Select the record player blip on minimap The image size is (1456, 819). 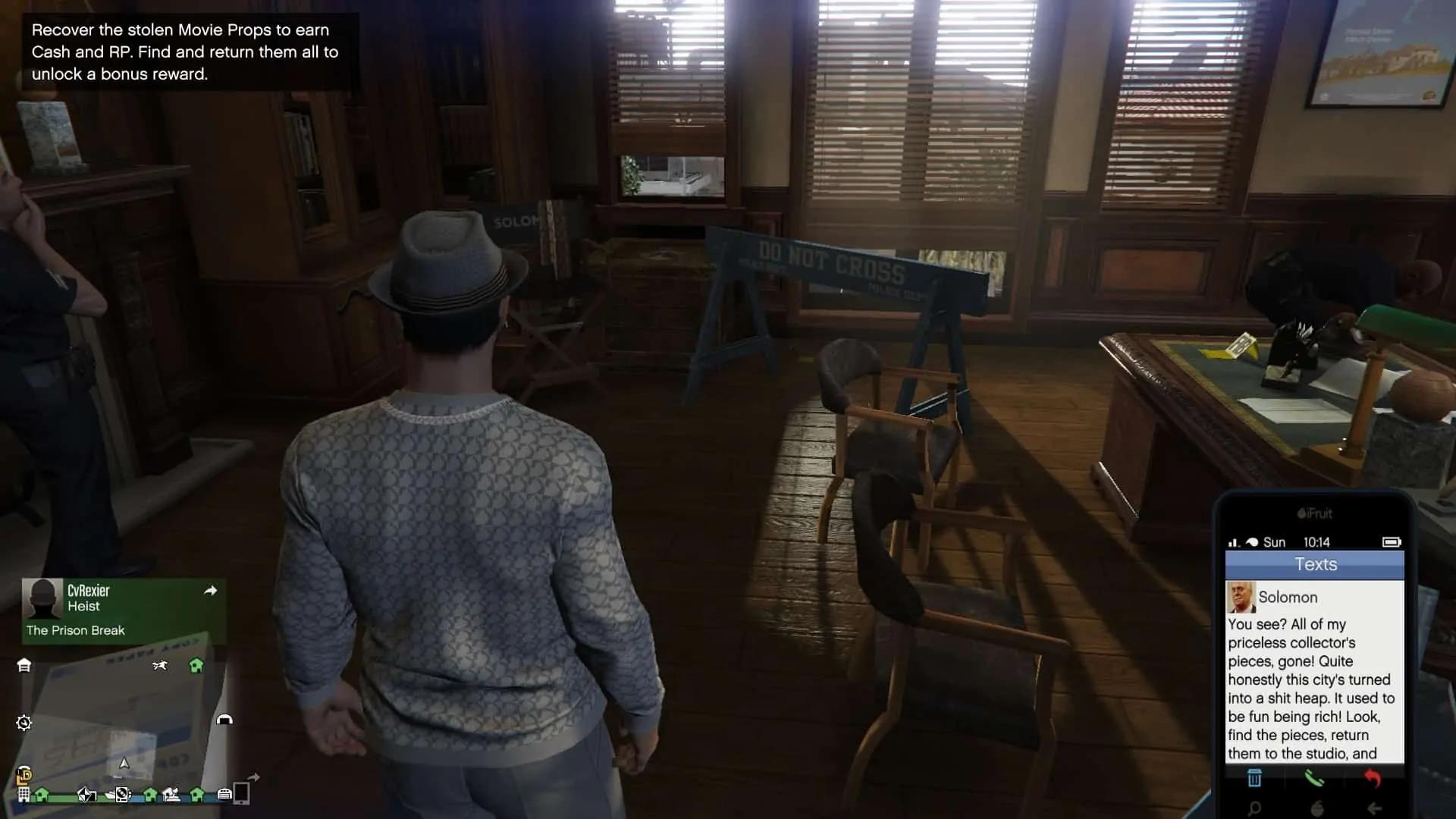(122, 795)
